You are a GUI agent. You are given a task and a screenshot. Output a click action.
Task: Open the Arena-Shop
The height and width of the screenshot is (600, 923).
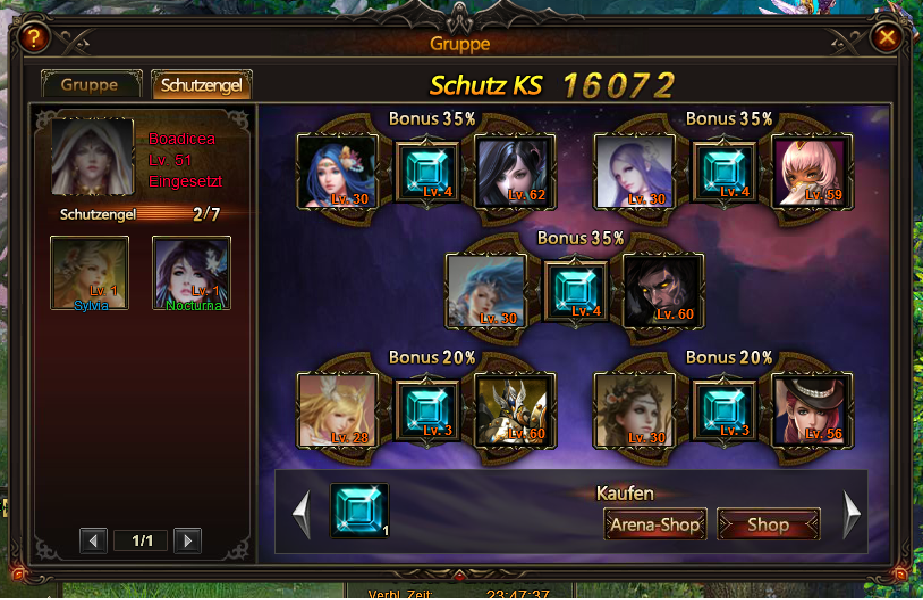655,524
